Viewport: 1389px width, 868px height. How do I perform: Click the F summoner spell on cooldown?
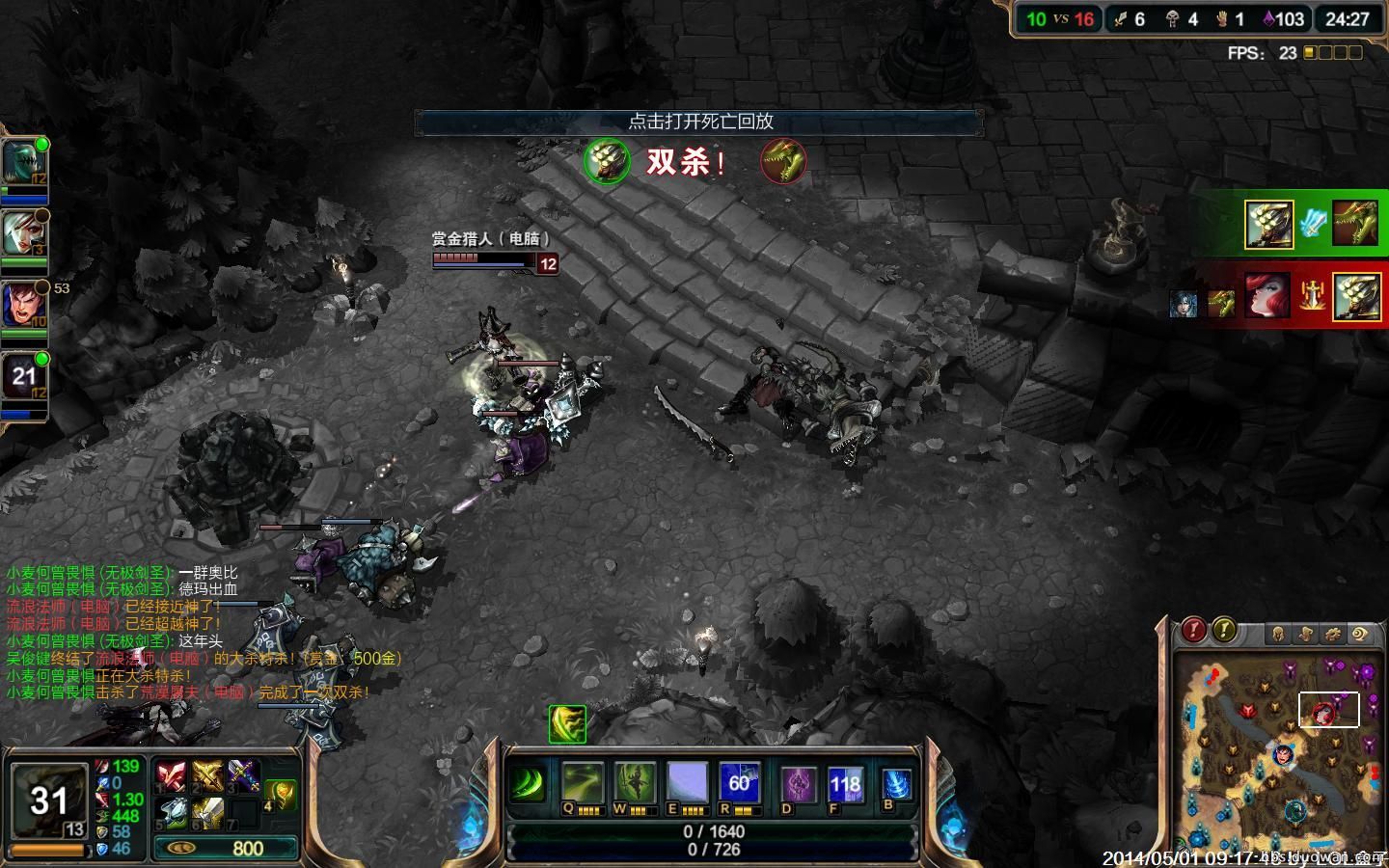coord(845,785)
